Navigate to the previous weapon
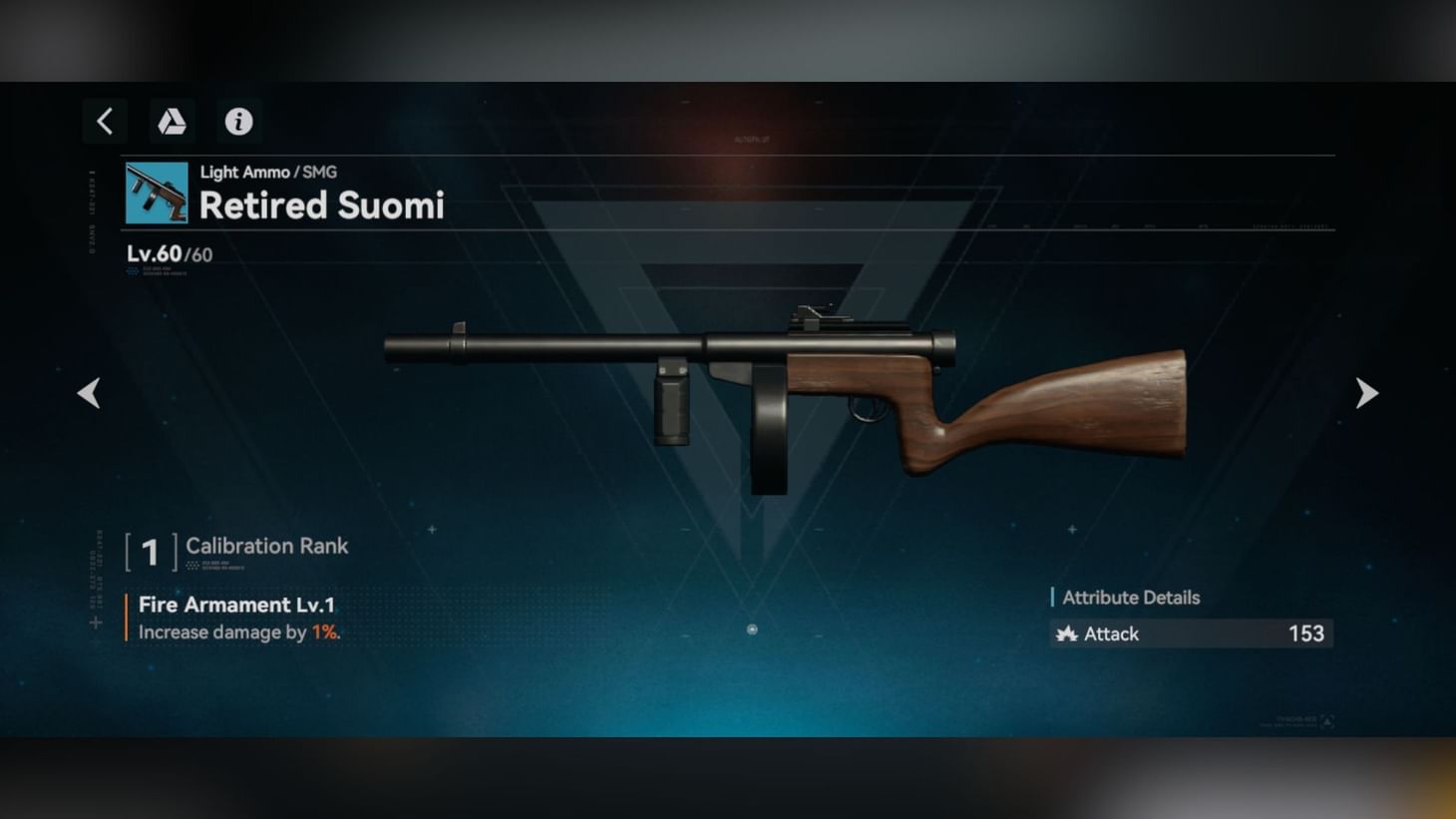Screen dimensions: 1456x819 click(x=89, y=392)
